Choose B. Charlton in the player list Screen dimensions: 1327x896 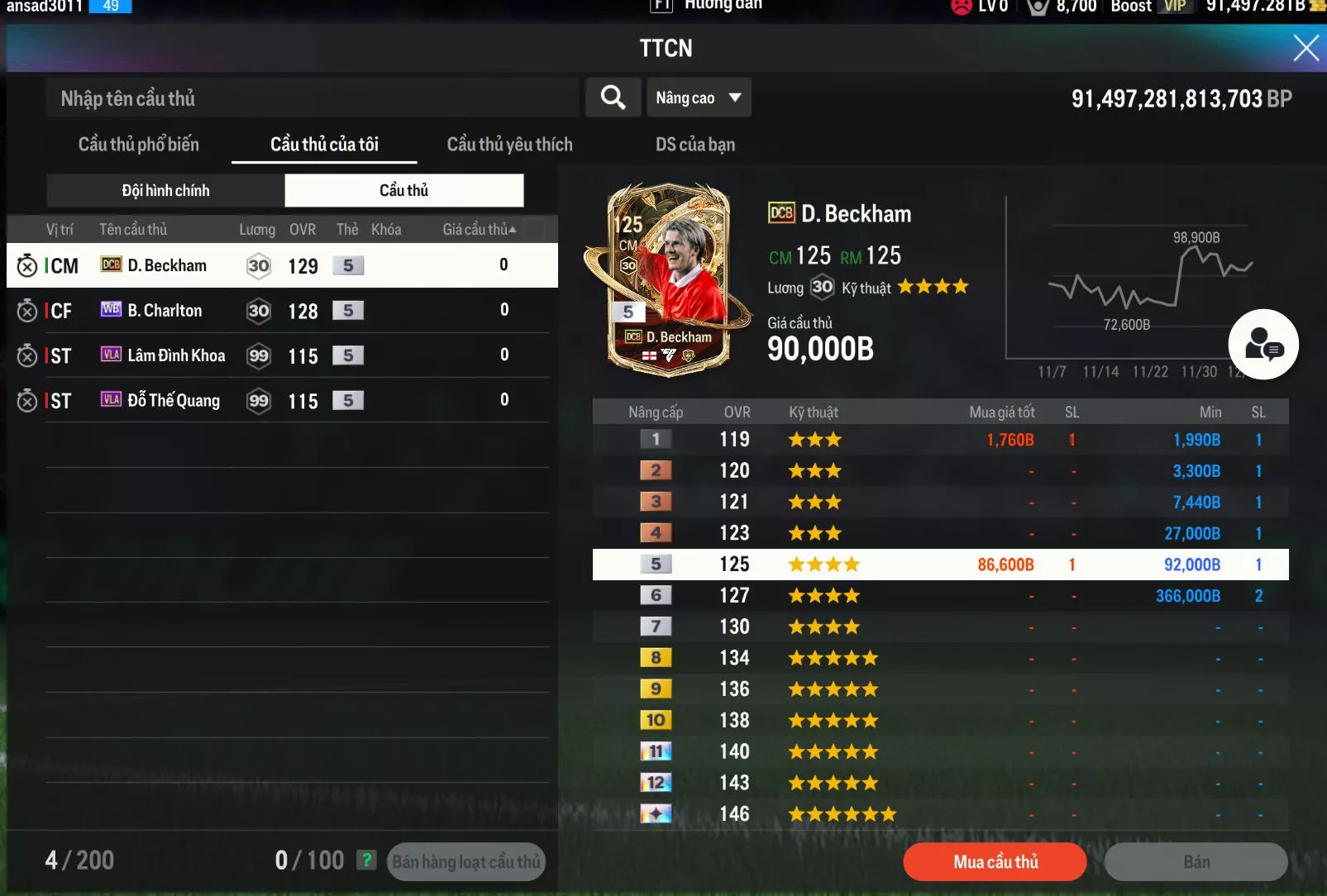(x=281, y=311)
